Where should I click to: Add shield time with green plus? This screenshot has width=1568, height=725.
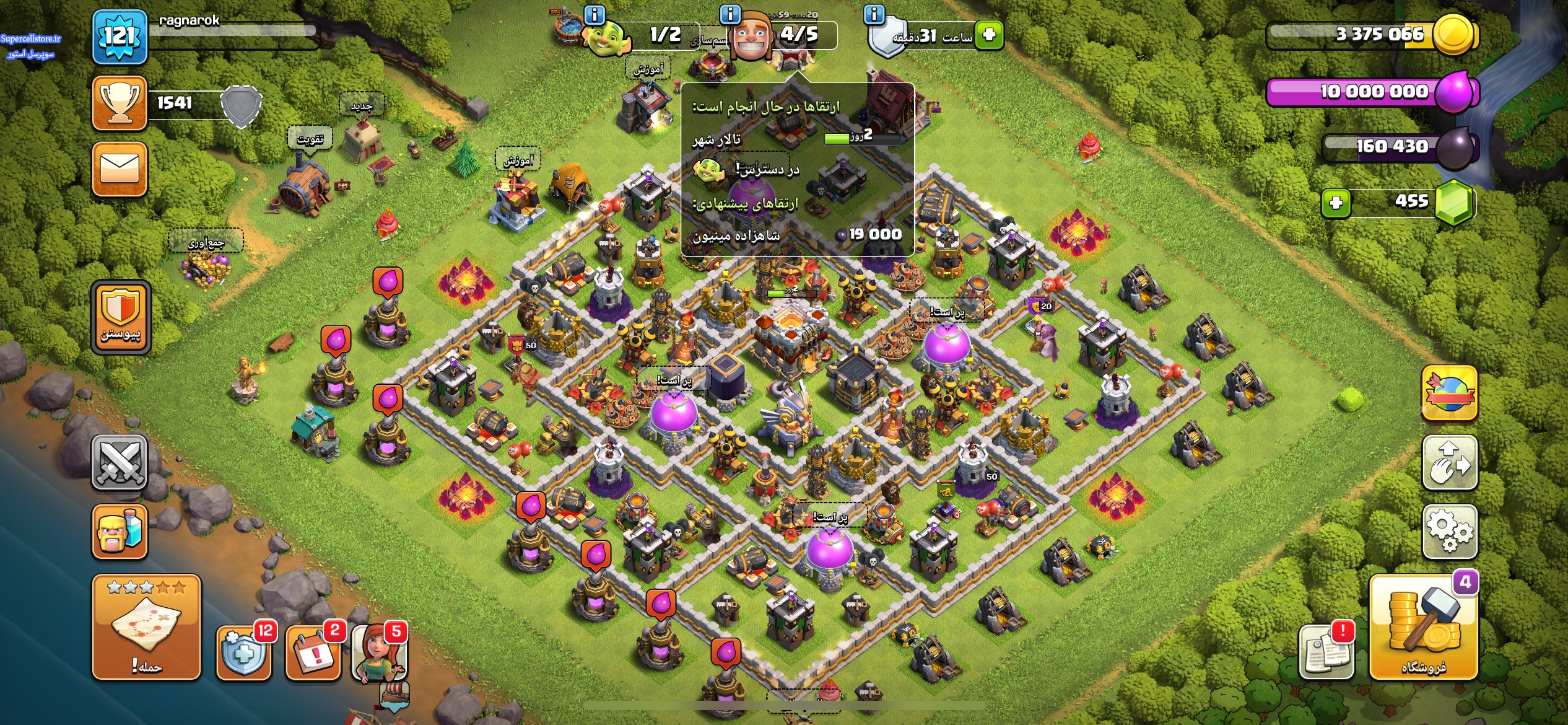pyautogui.click(x=988, y=34)
